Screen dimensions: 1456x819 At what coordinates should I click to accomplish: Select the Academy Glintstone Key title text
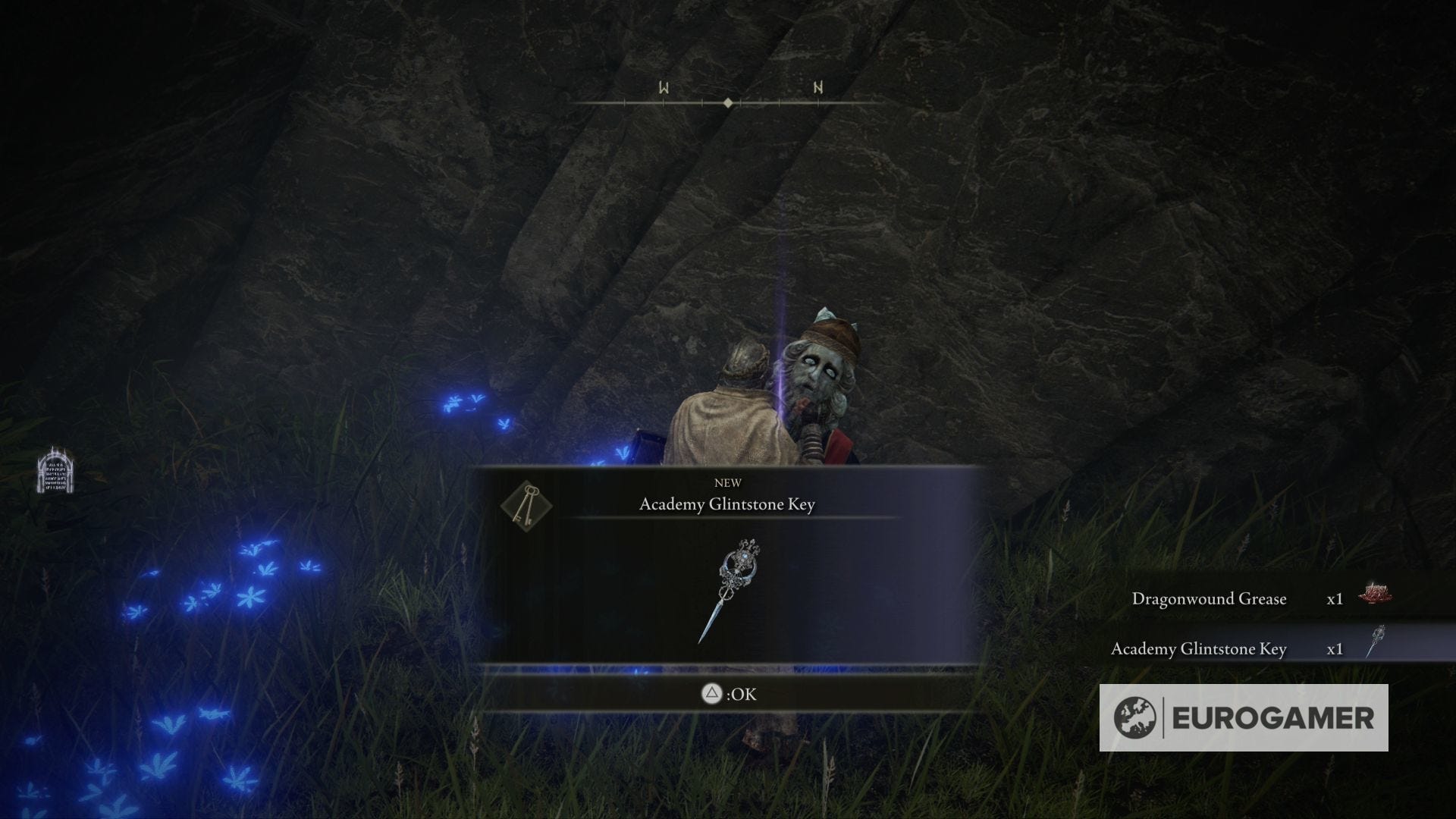727,504
